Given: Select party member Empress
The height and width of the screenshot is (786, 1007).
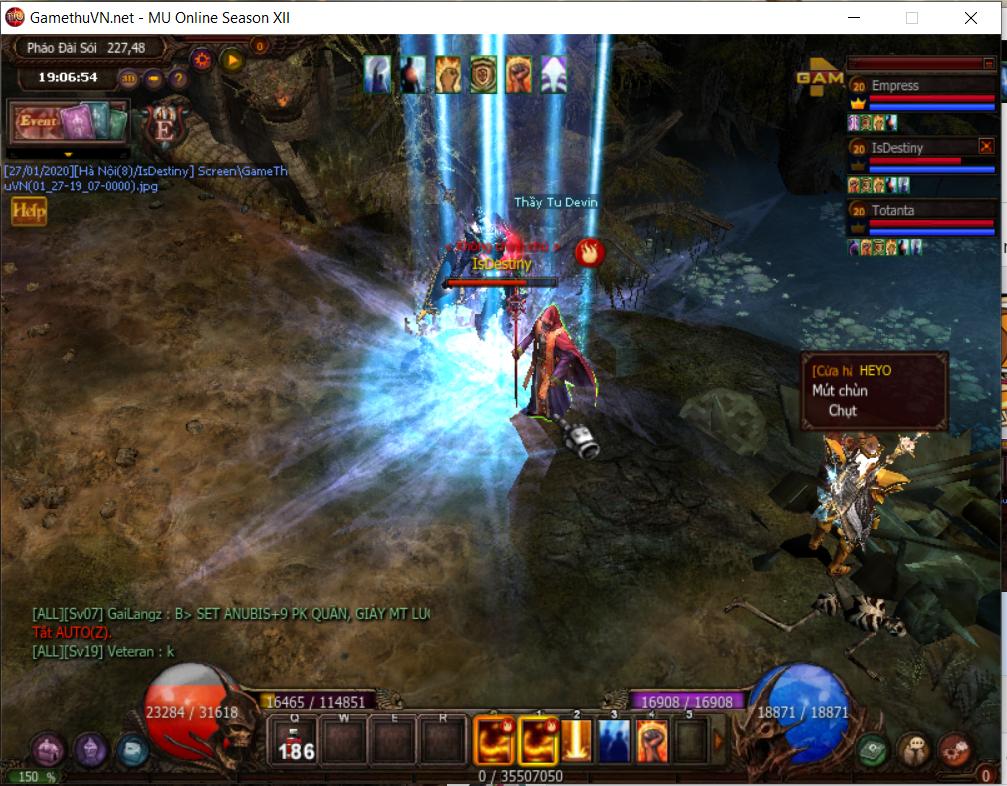Looking at the screenshot, I should pos(895,86).
